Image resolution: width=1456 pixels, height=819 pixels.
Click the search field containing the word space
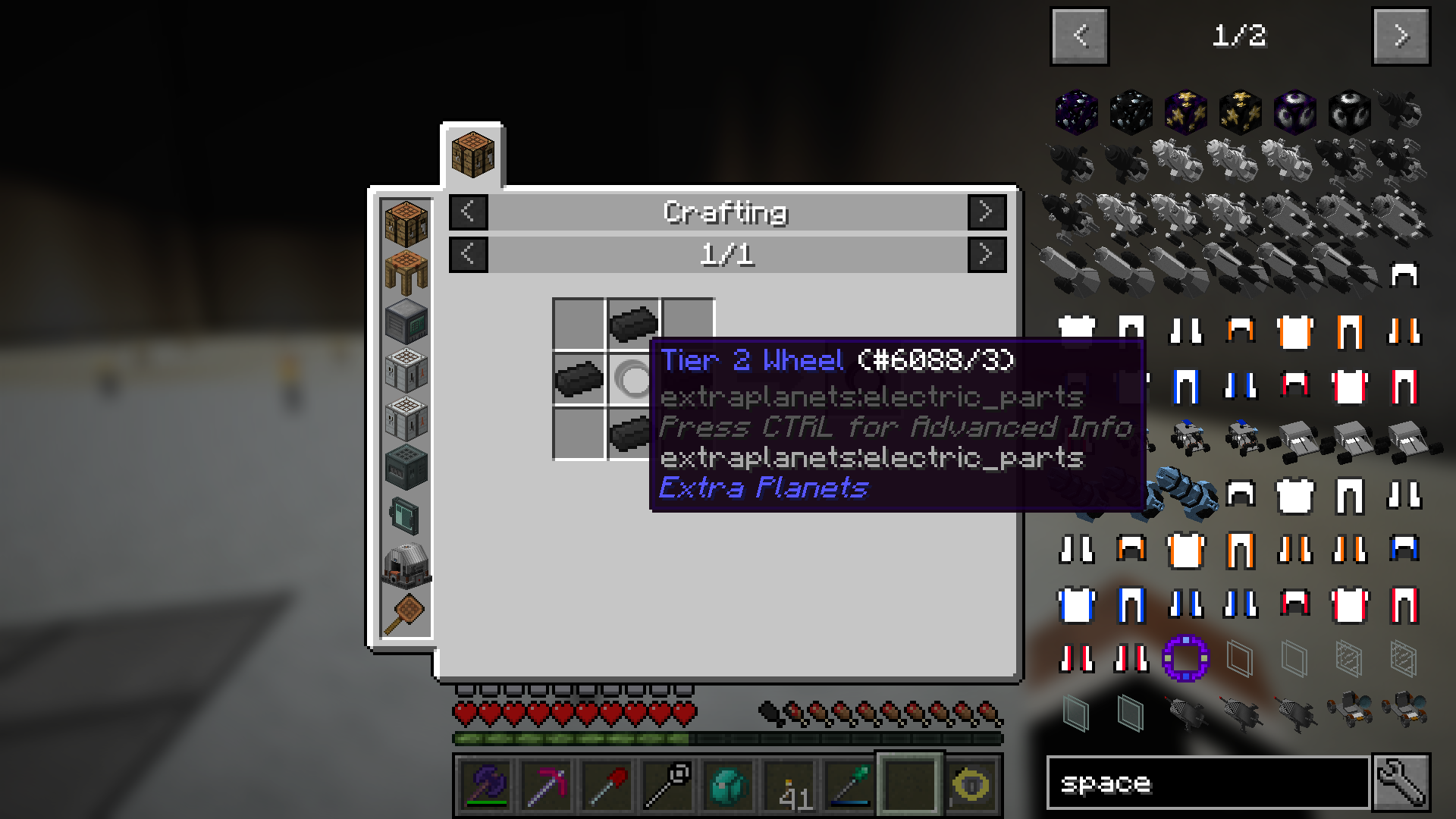tap(1206, 782)
